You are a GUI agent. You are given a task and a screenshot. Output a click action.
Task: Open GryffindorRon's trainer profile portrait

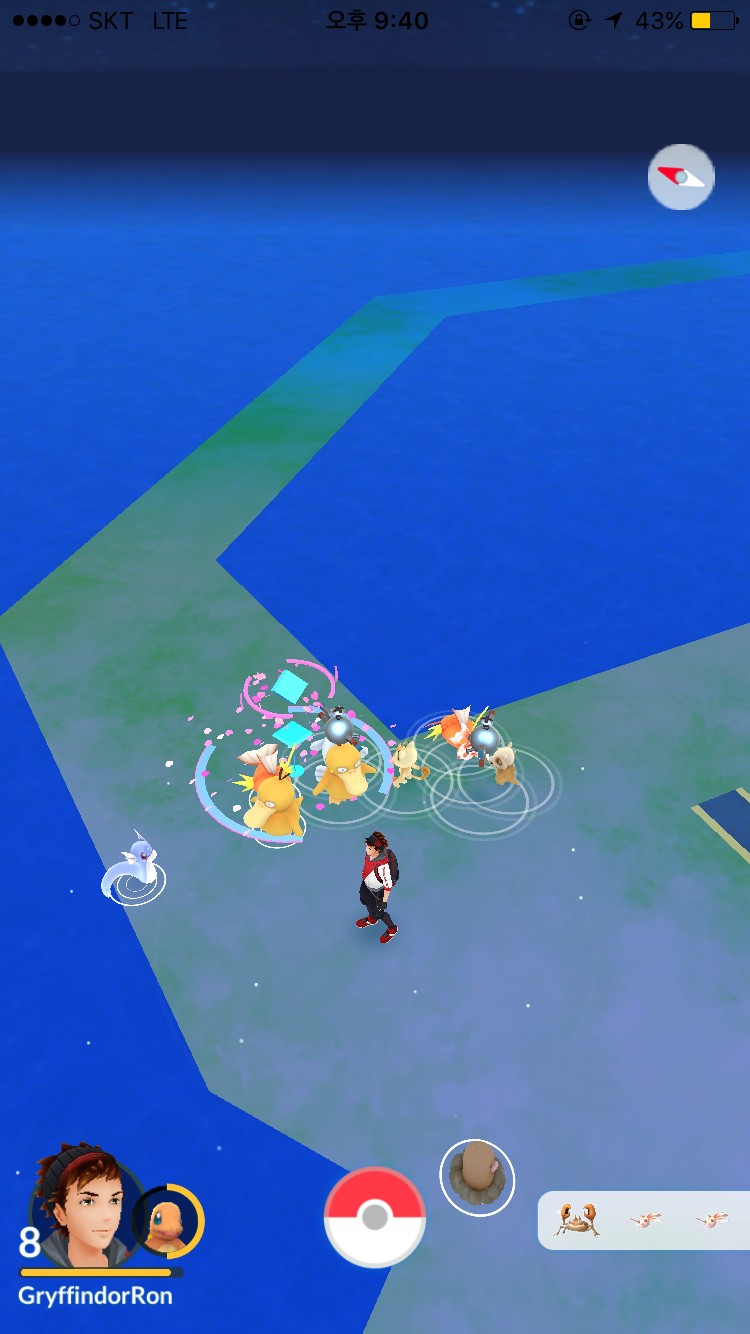(x=78, y=1204)
